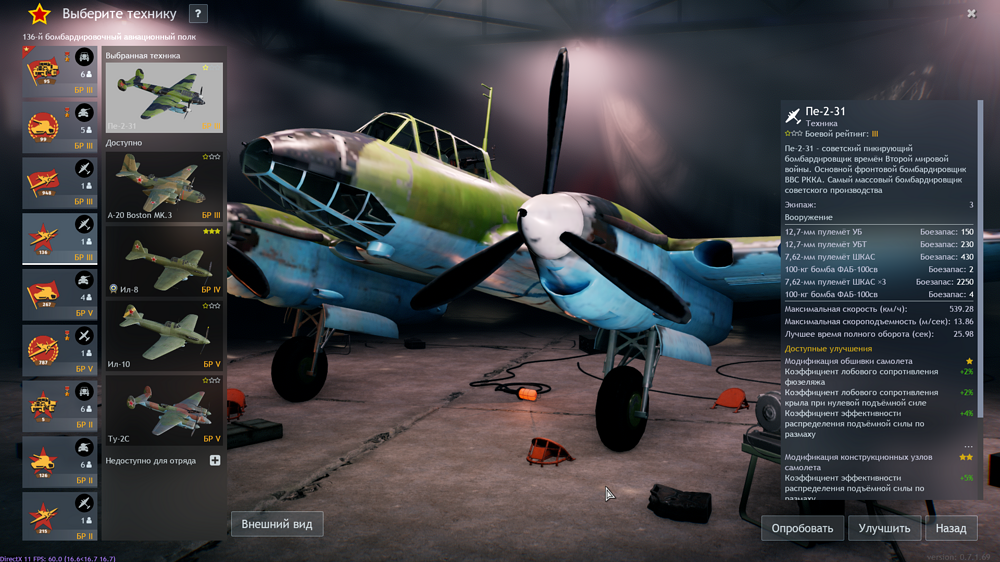
Task: Open the 'Внешний вид' appearance editor
Action: coord(277,524)
